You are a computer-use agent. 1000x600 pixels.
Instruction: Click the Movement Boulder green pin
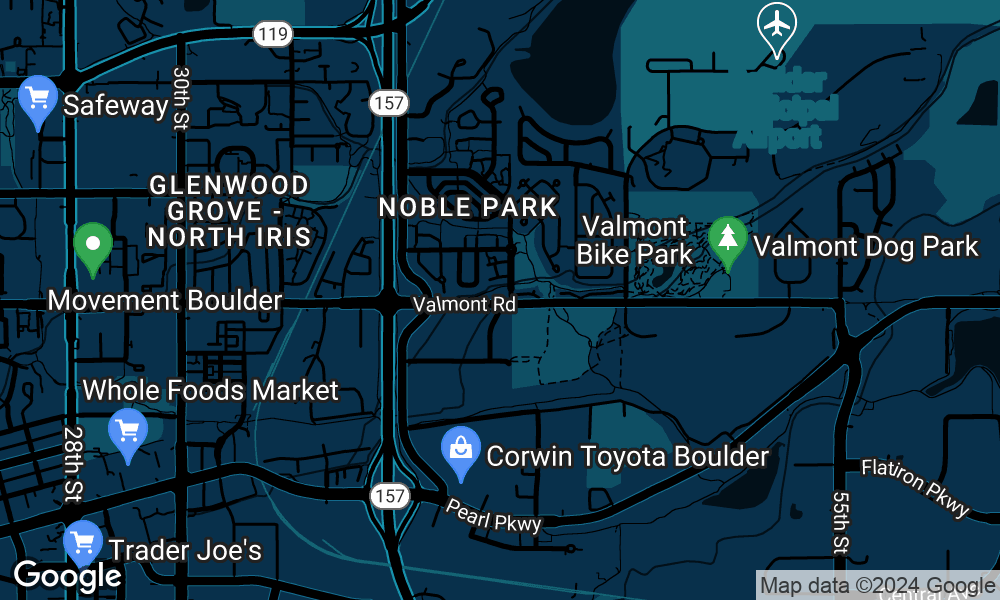(93, 246)
